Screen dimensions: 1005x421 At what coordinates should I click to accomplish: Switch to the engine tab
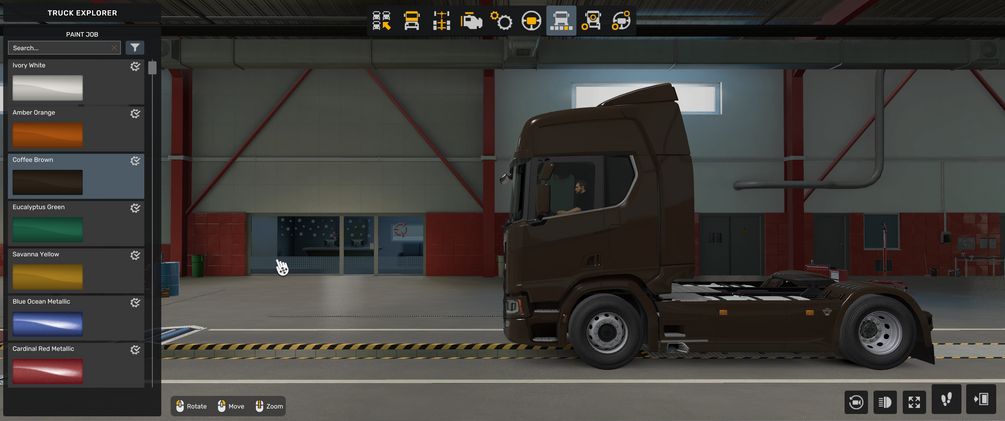tap(471, 21)
